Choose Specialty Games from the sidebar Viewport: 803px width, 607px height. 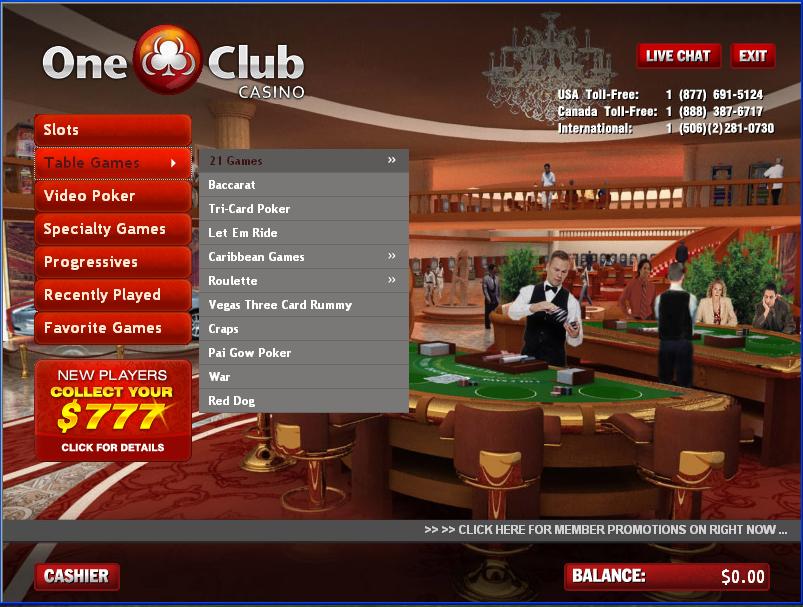pos(112,229)
